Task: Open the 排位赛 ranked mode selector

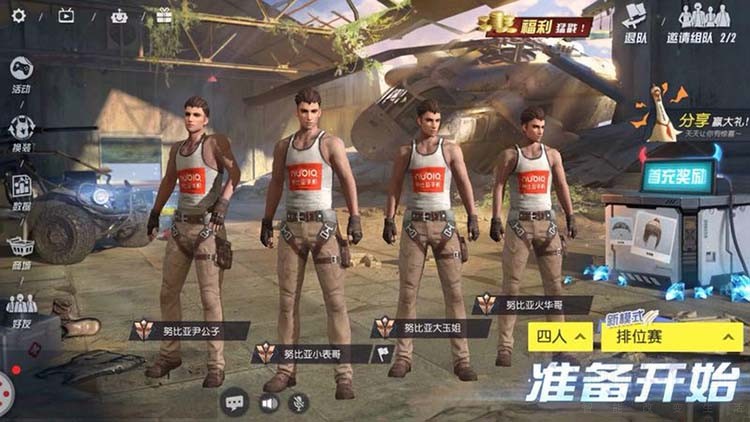Action: [x=672, y=336]
